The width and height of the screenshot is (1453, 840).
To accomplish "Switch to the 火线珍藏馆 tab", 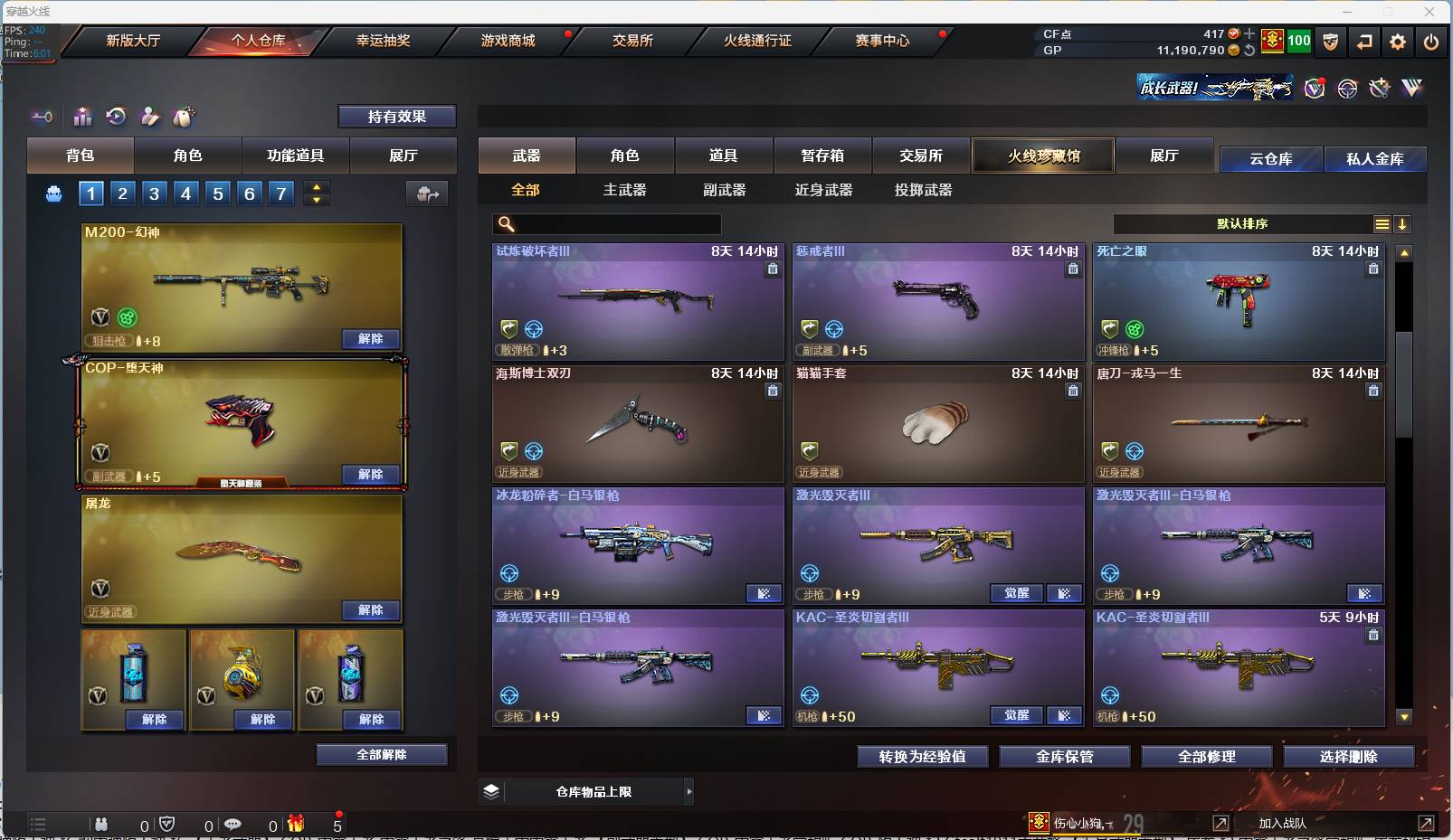I will tap(1044, 156).
